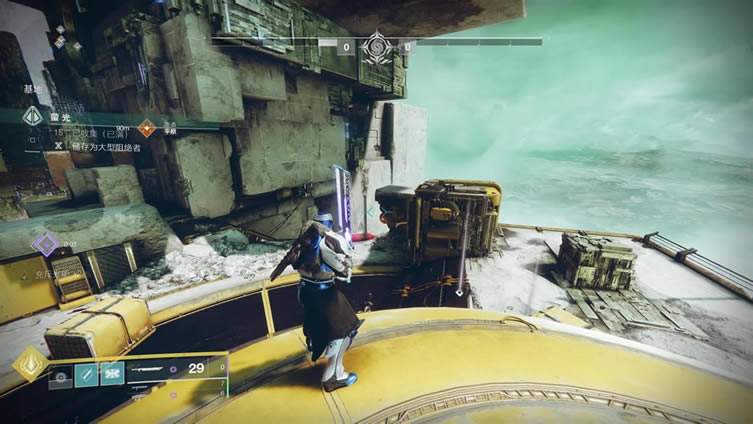Select the orange diamond waypoint marker
Screen dimensions: 753x424
click(146, 127)
